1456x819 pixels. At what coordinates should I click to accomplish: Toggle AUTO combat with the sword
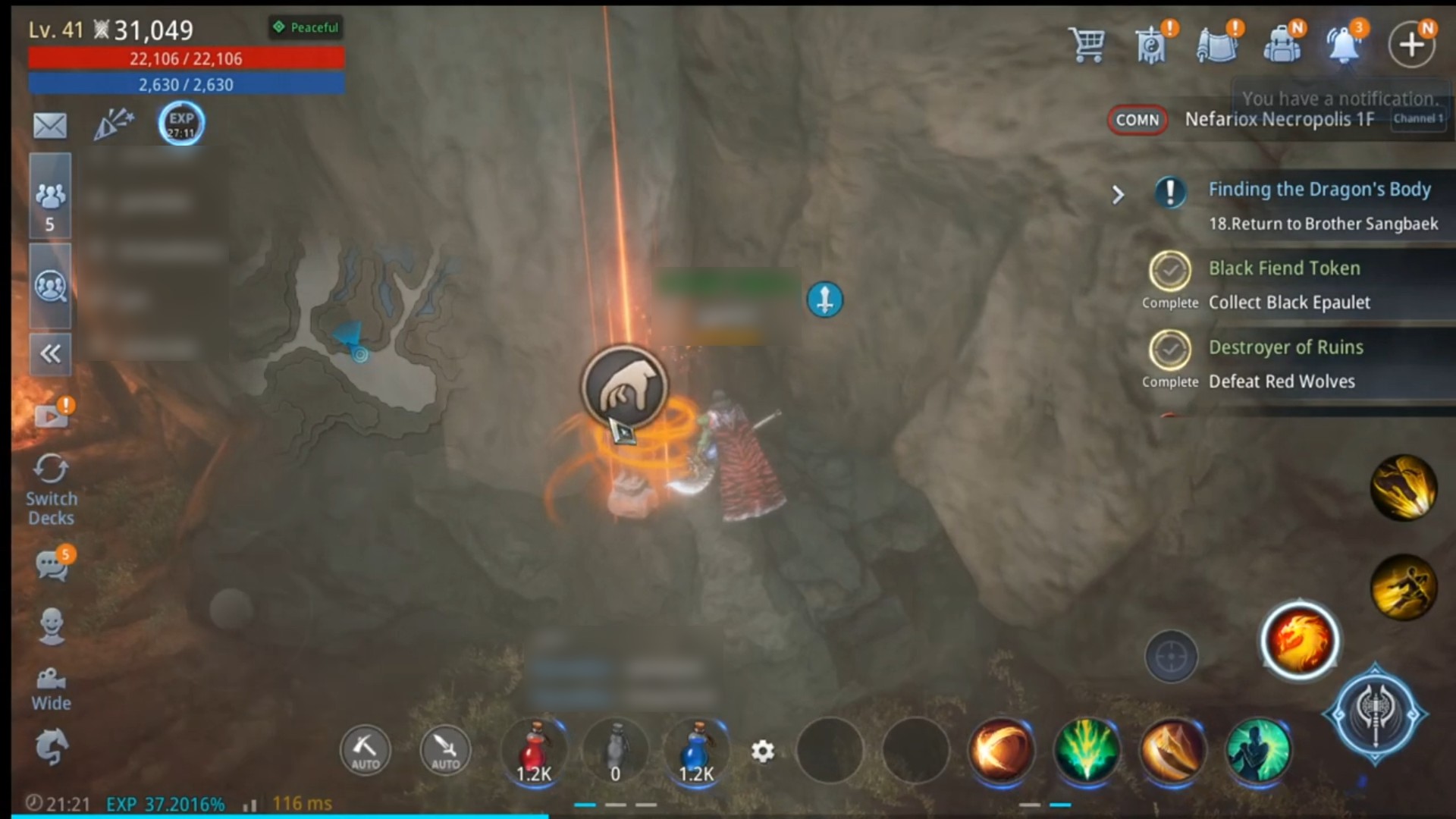click(445, 751)
